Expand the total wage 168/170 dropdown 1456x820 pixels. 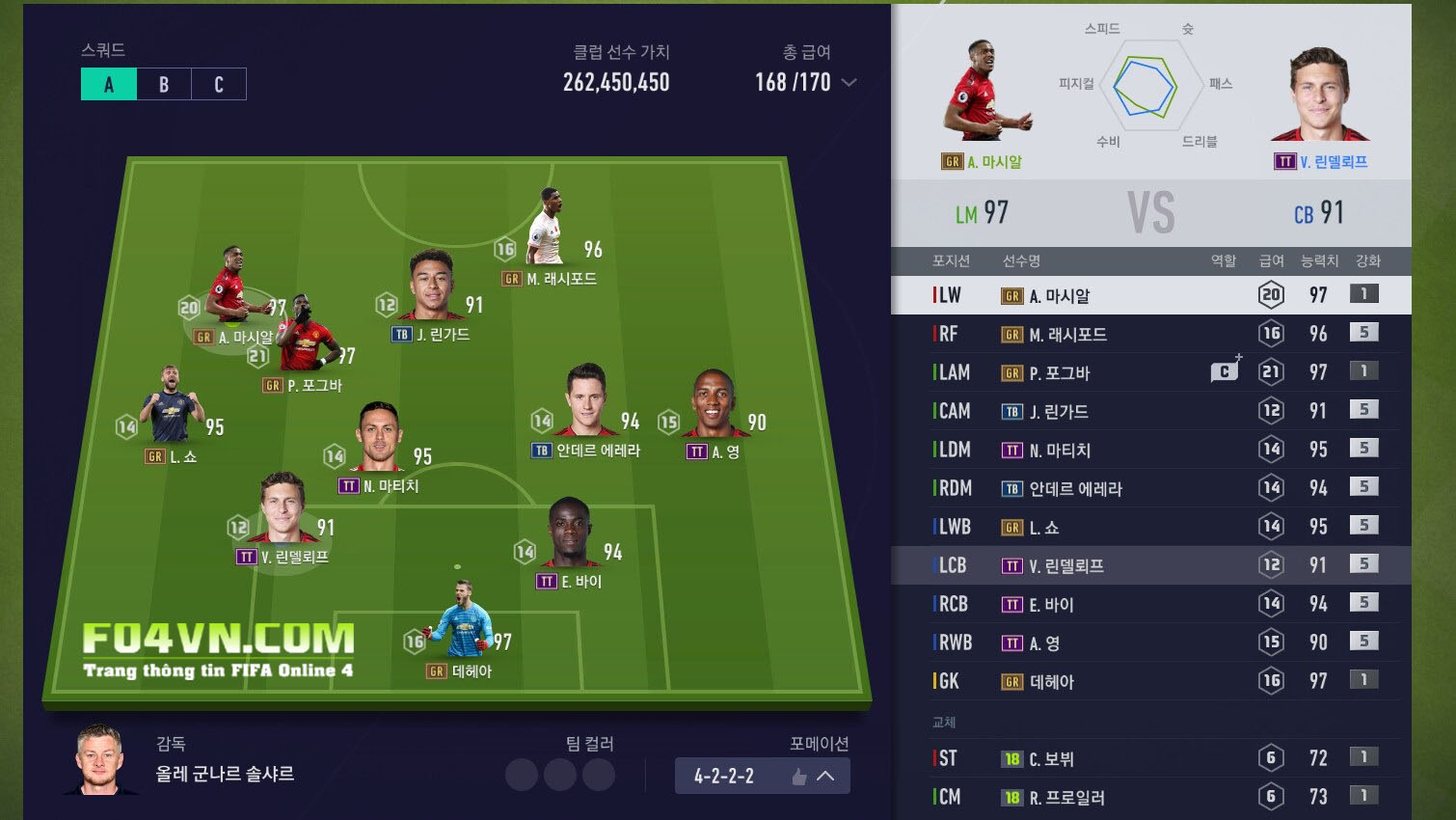(849, 83)
